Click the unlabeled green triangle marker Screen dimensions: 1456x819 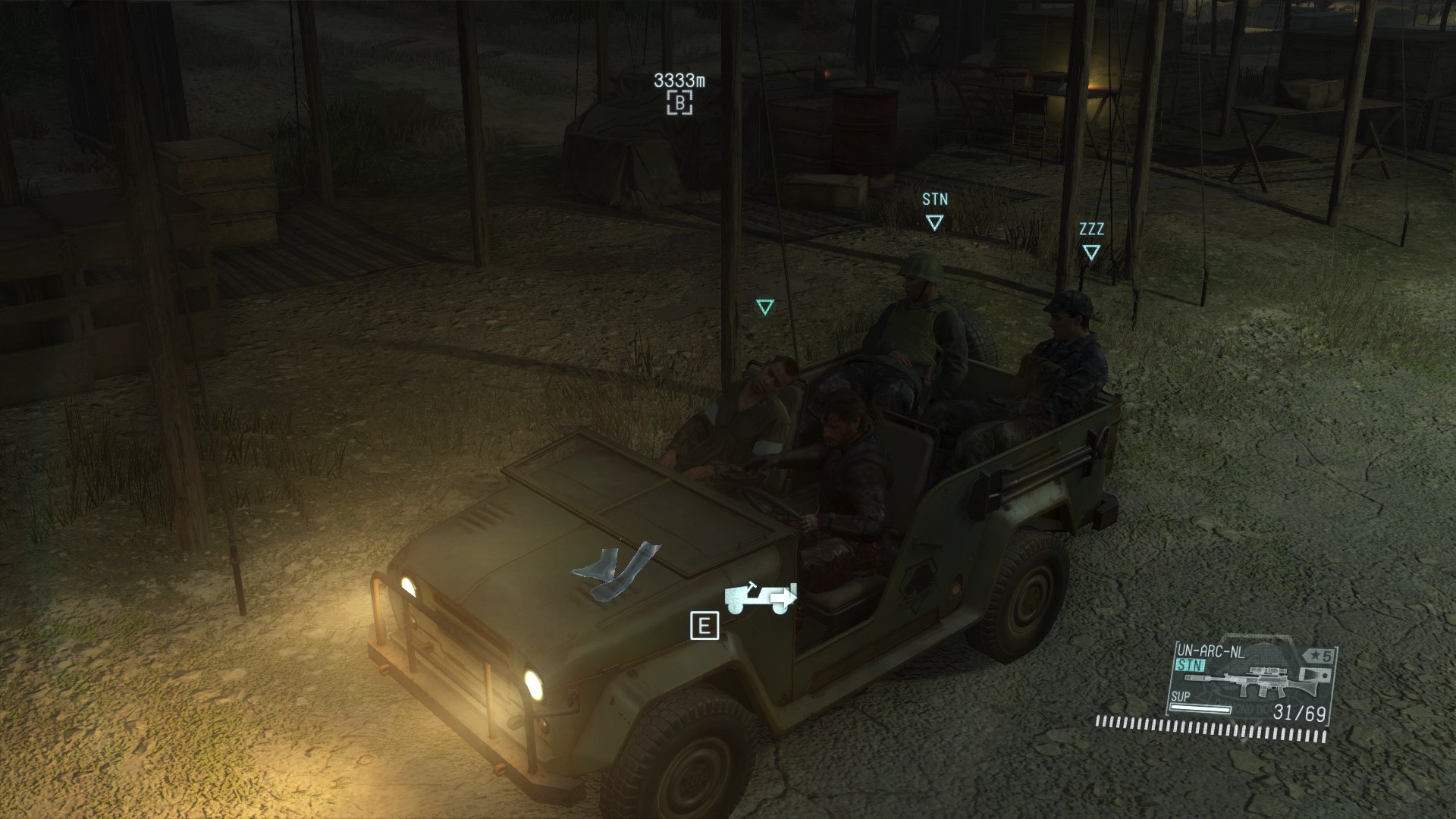coord(764,307)
